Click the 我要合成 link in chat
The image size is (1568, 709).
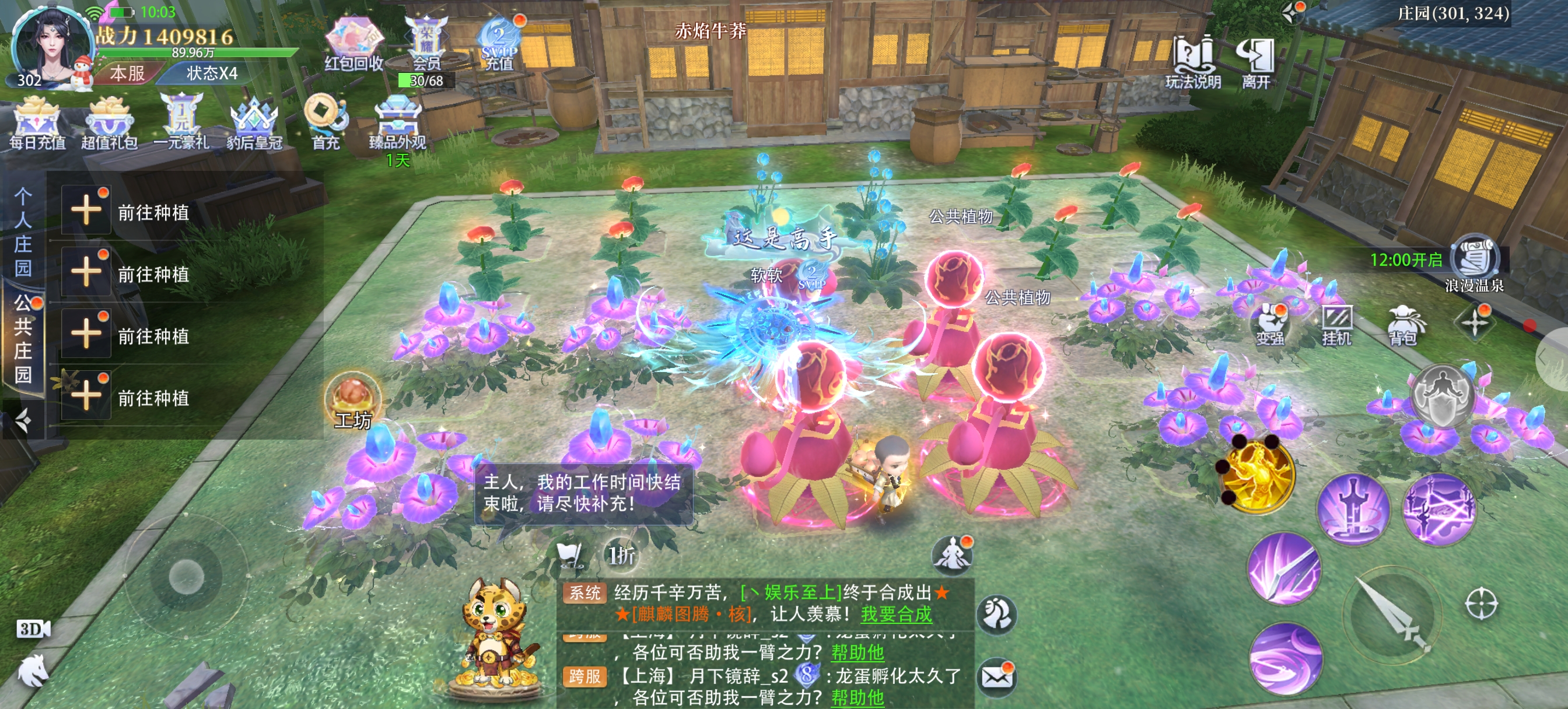(x=896, y=614)
